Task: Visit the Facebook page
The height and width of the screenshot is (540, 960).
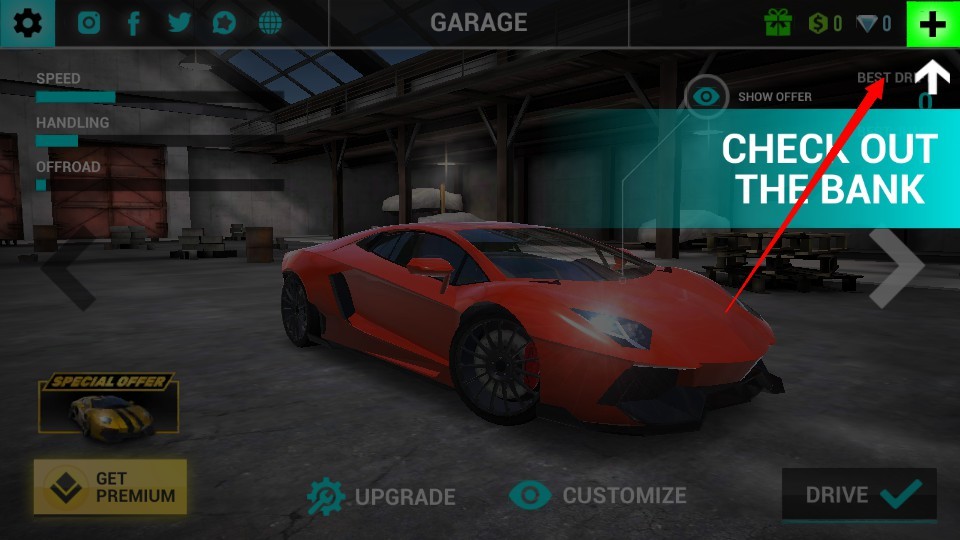Action: (x=134, y=23)
